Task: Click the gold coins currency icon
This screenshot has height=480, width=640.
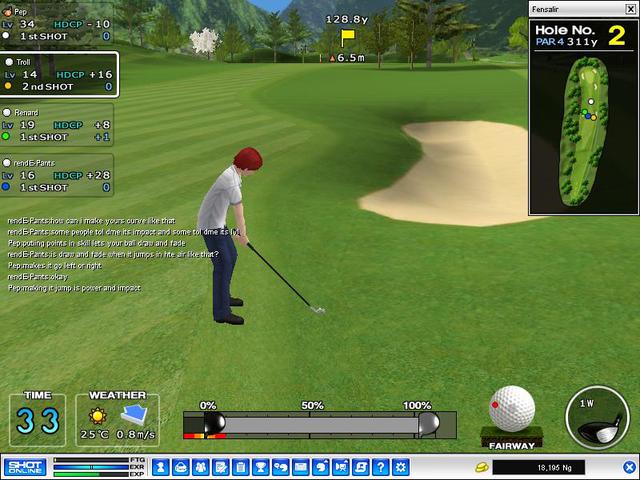Action: point(480,467)
